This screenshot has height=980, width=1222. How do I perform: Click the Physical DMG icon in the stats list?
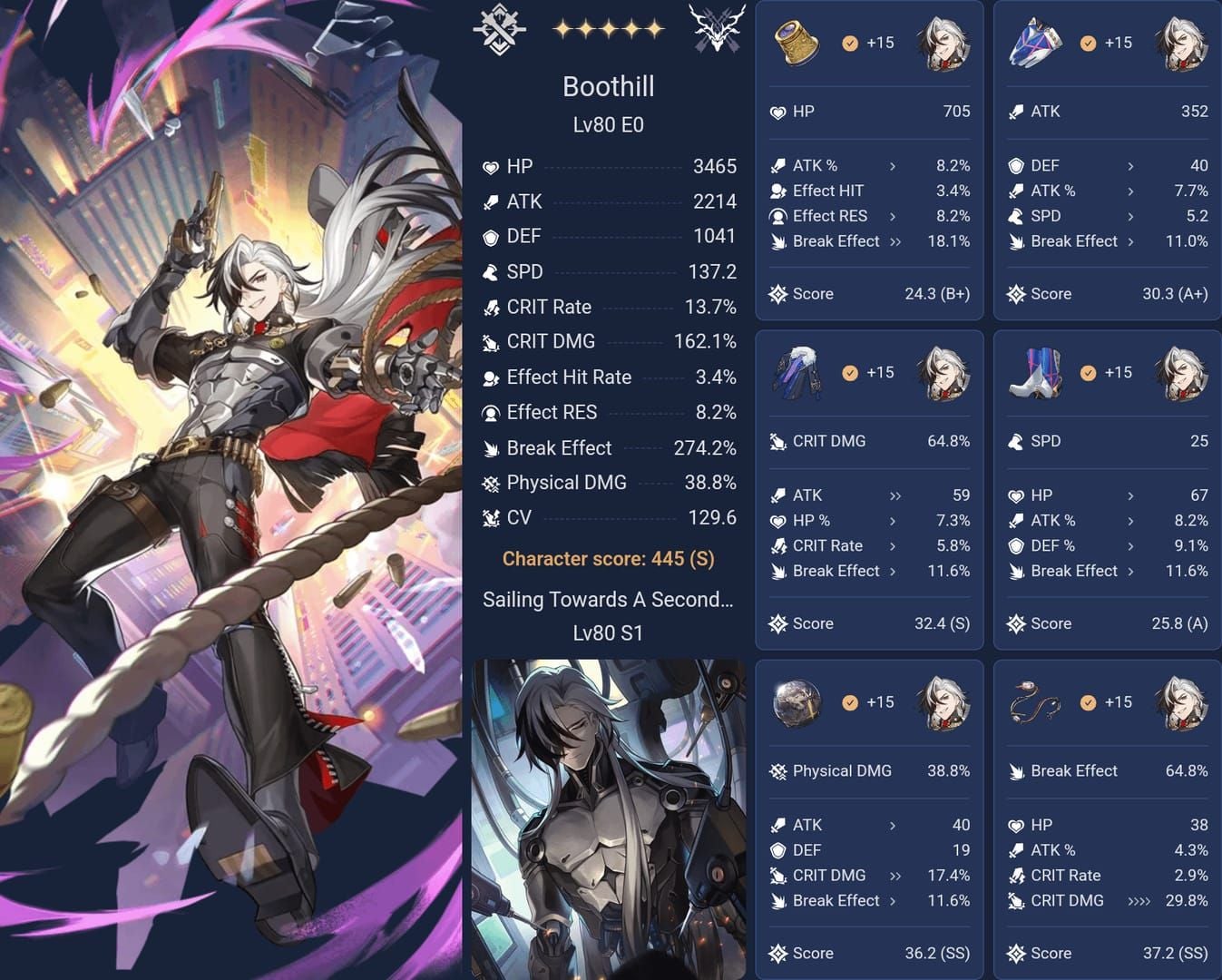491,483
